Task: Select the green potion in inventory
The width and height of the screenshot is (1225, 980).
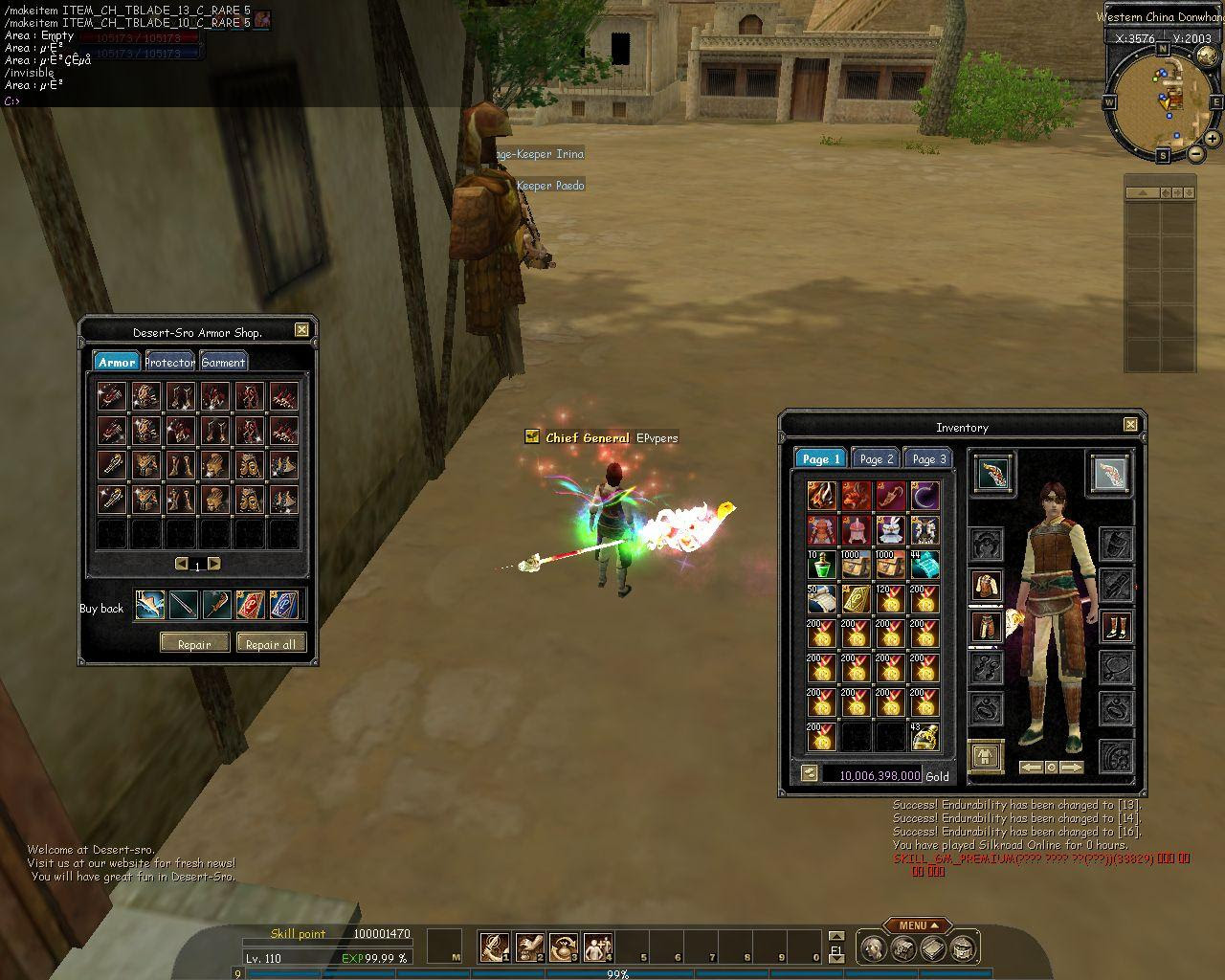Action: point(822,565)
